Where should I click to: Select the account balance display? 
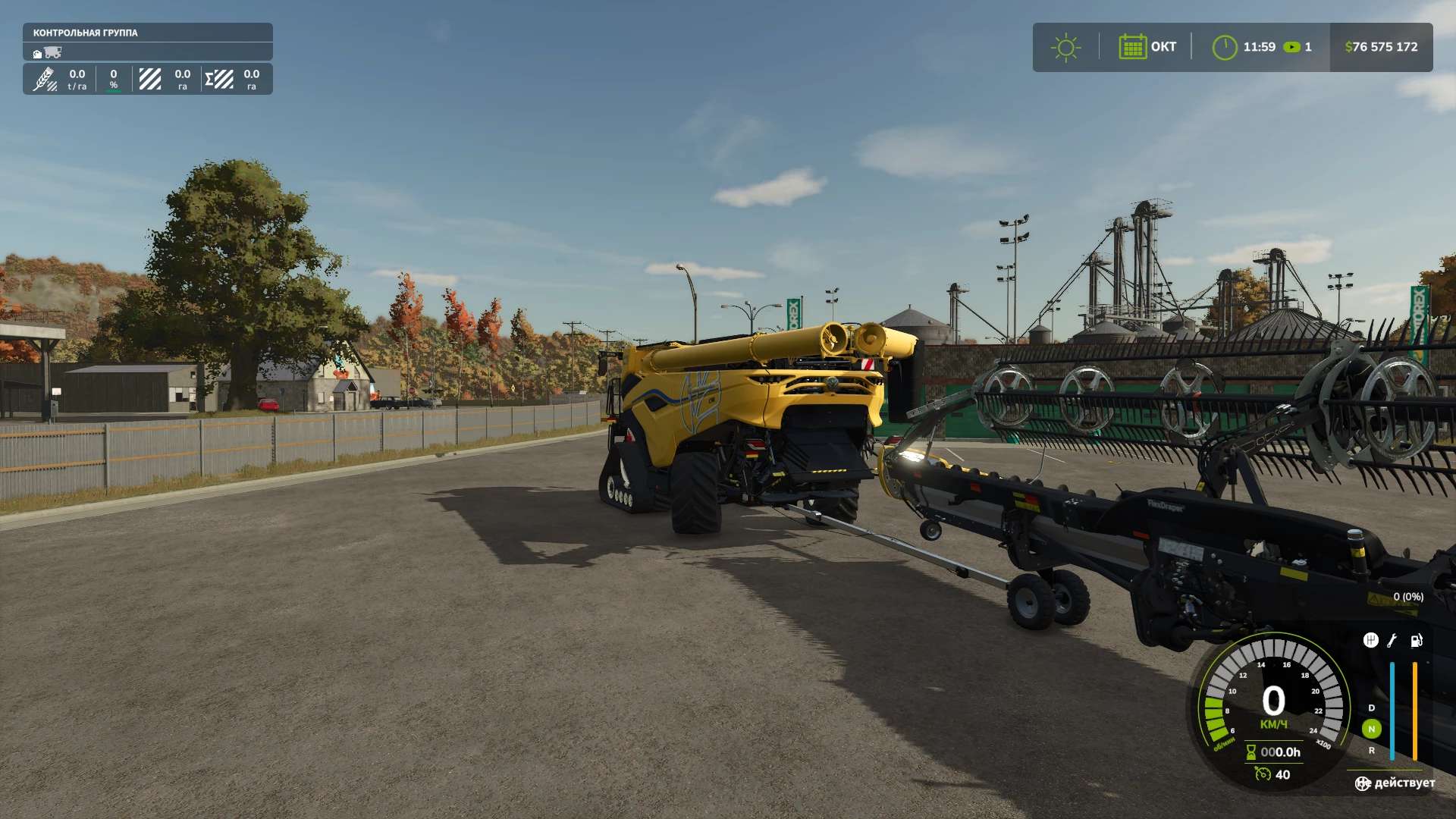(1381, 47)
